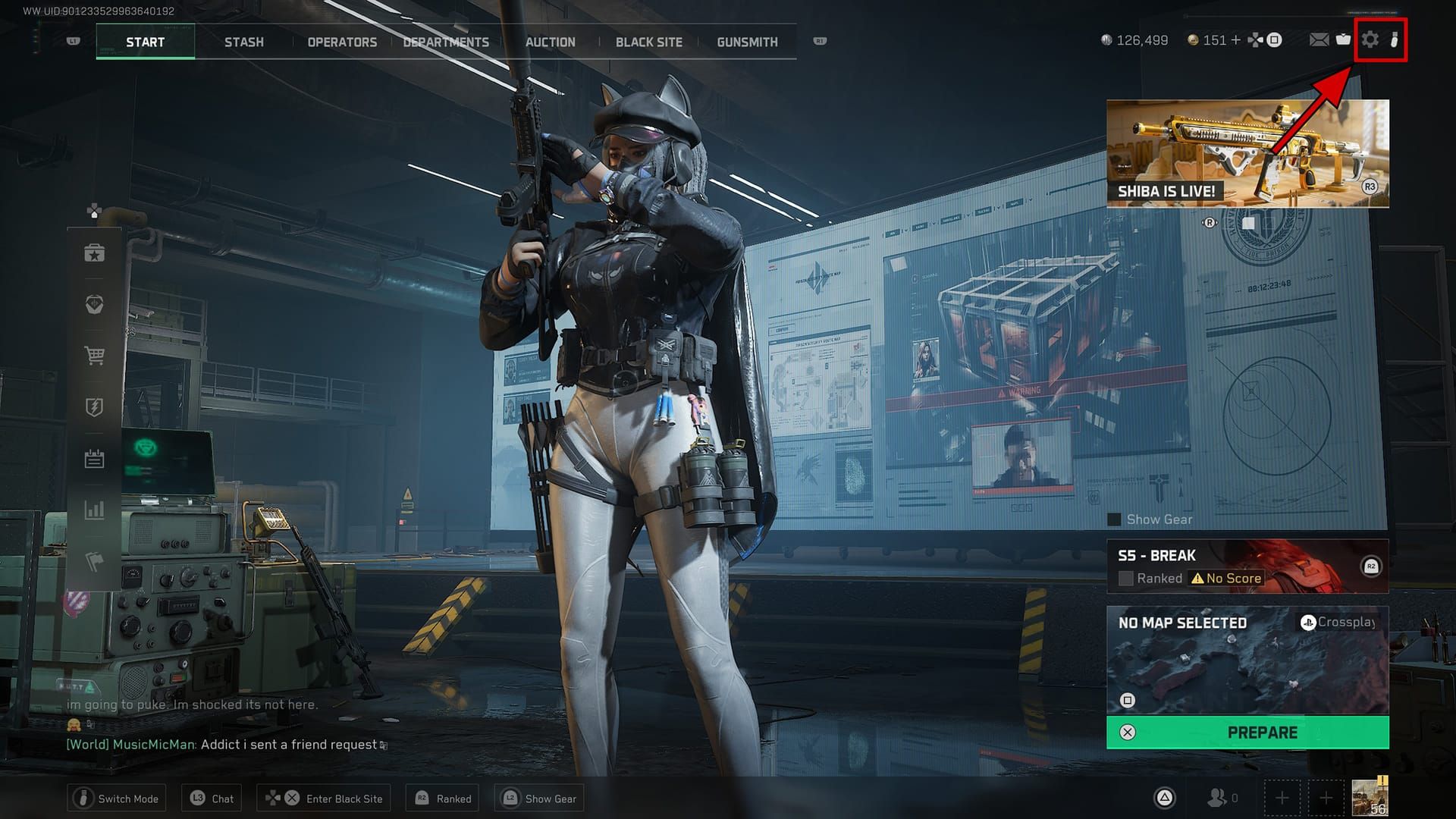Toggle Ranked in the S5 - BREAK panel
The height and width of the screenshot is (819, 1456).
point(1125,578)
